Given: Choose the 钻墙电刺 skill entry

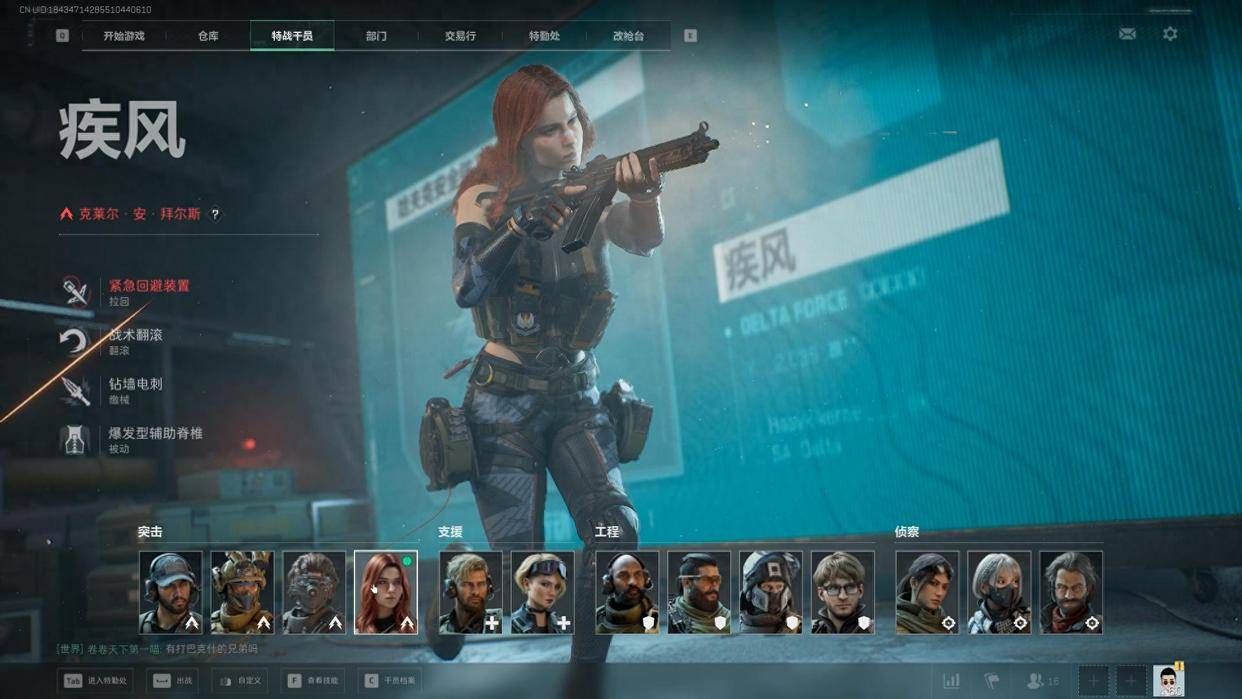Looking at the screenshot, I should 135,389.
